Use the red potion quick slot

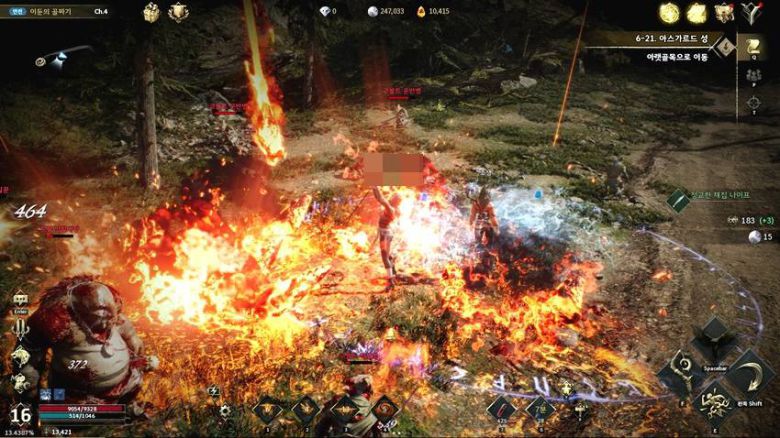pyautogui.click(x=502, y=408)
